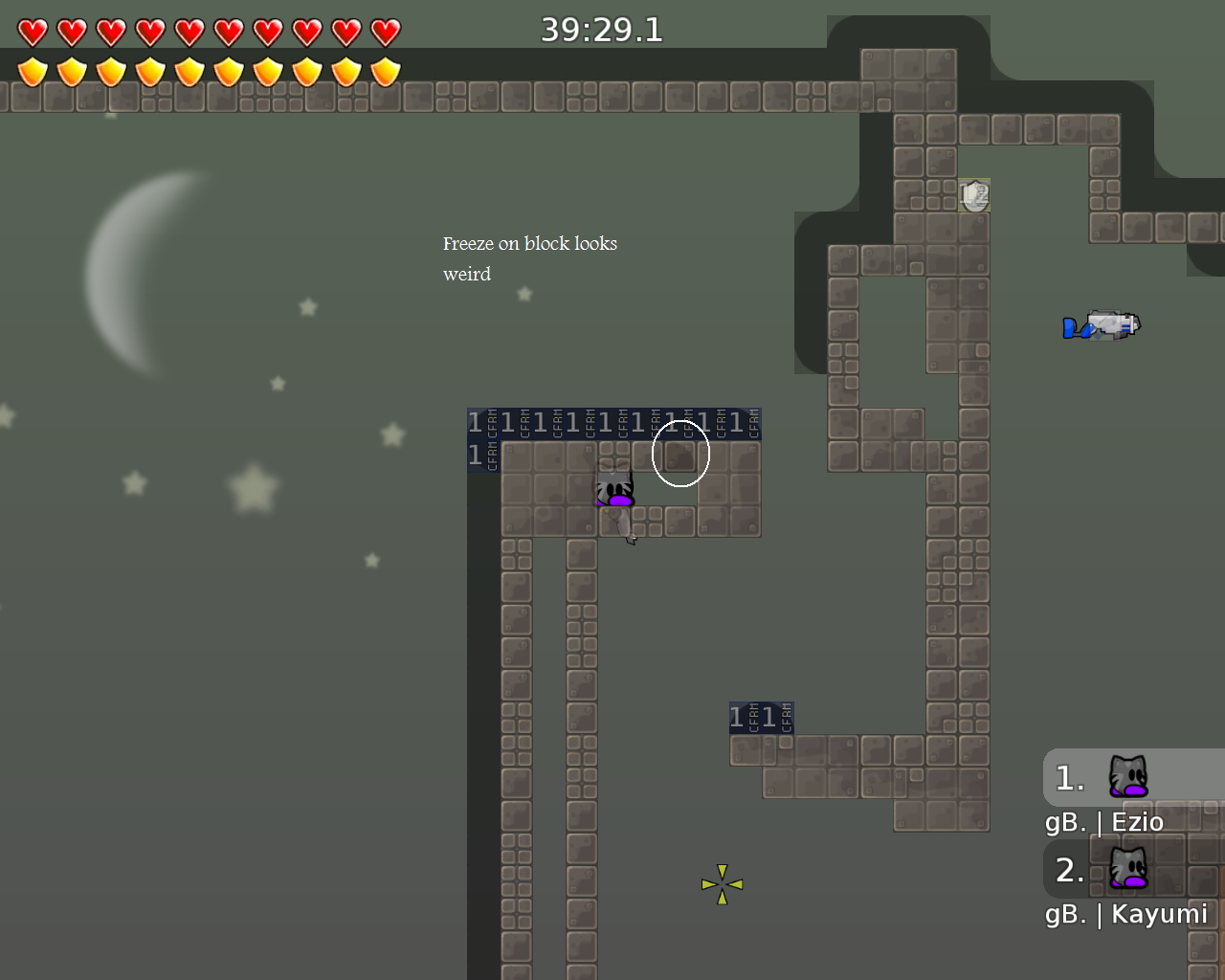Click the rightmost armor shield icon

tap(384, 70)
